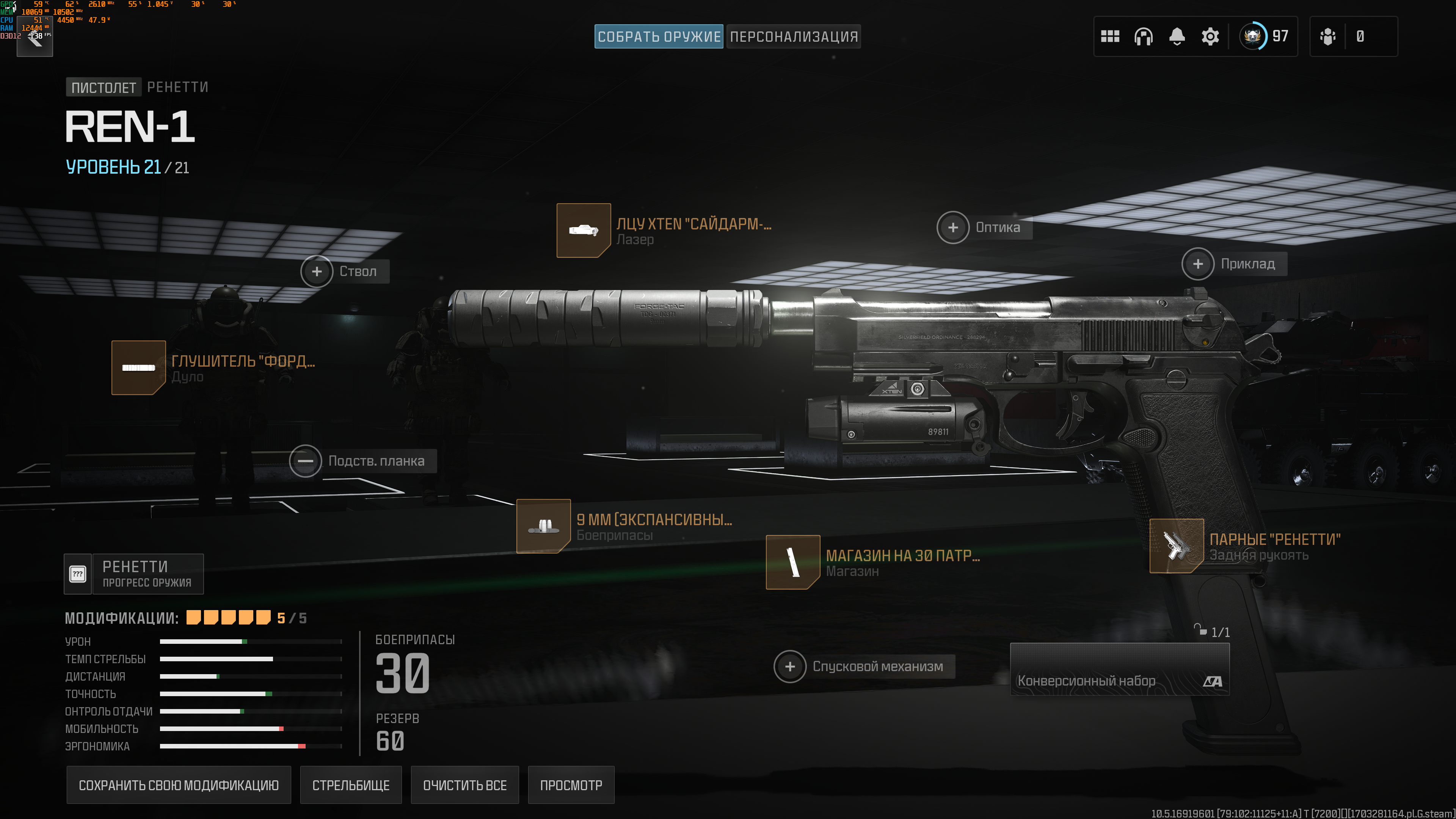Select the Глушитель muzzle slot
The image size is (1456, 819).
[138, 367]
